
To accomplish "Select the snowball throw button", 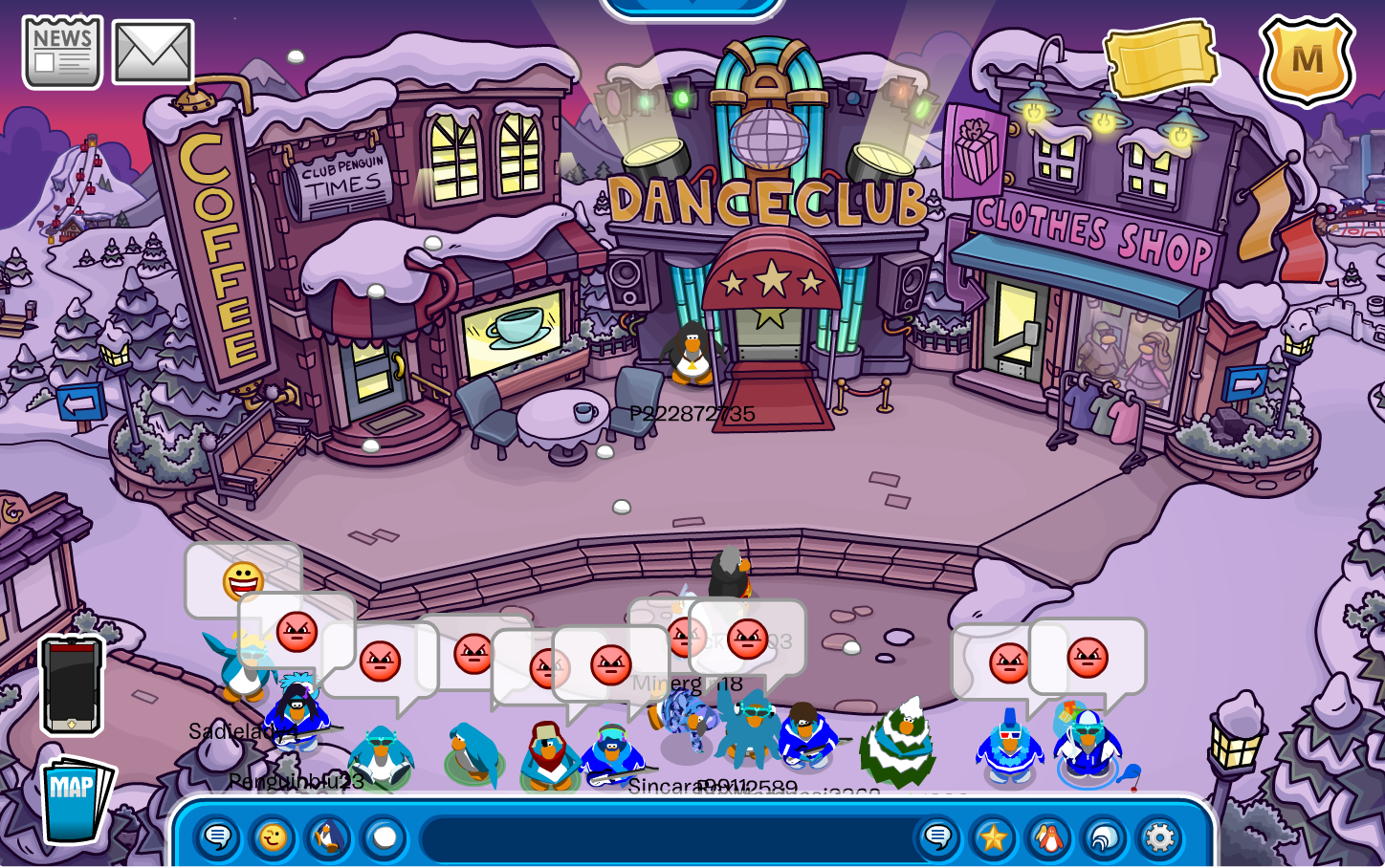I will pos(385,838).
